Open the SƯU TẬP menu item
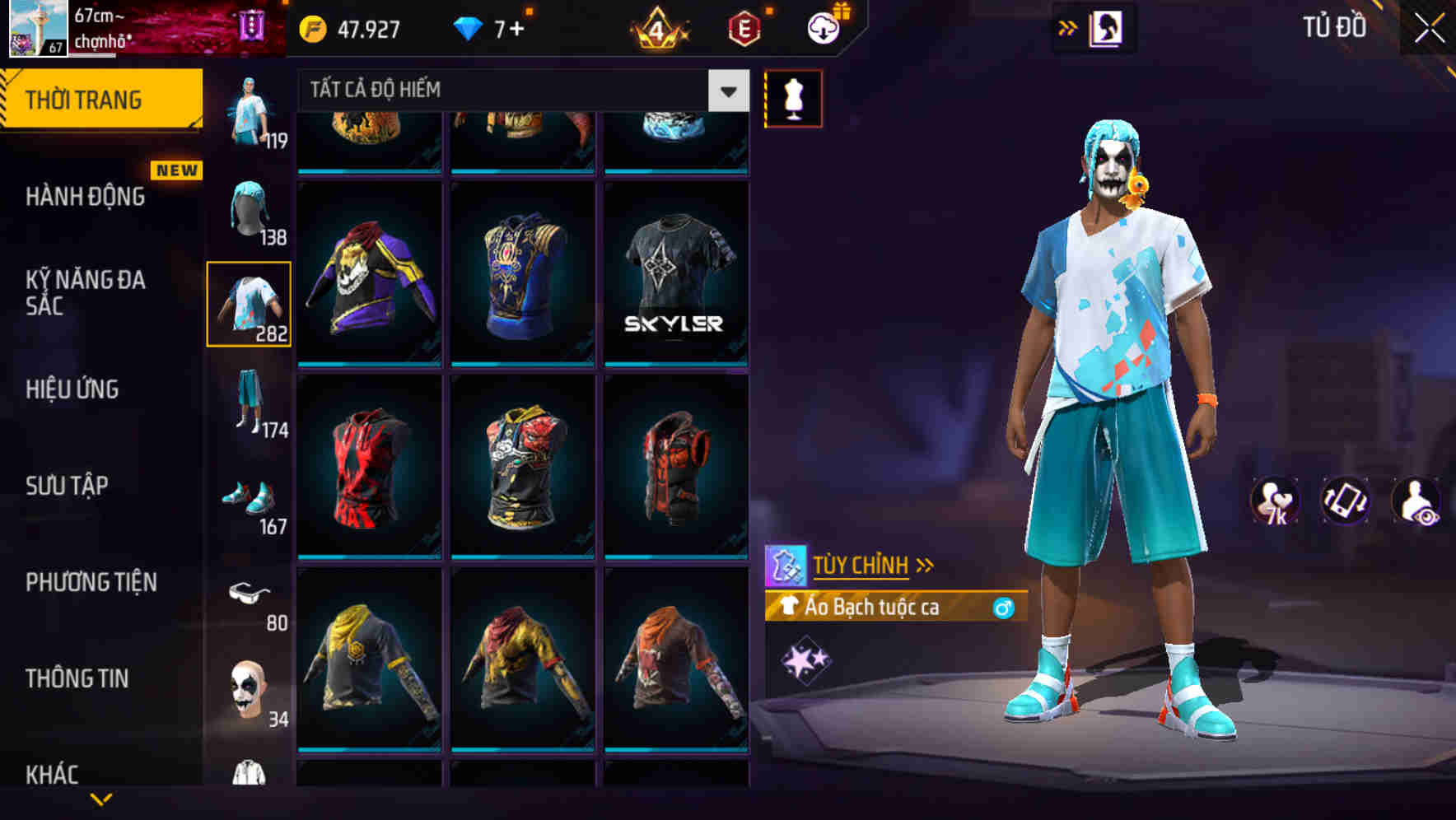The image size is (1456, 820). (69, 487)
